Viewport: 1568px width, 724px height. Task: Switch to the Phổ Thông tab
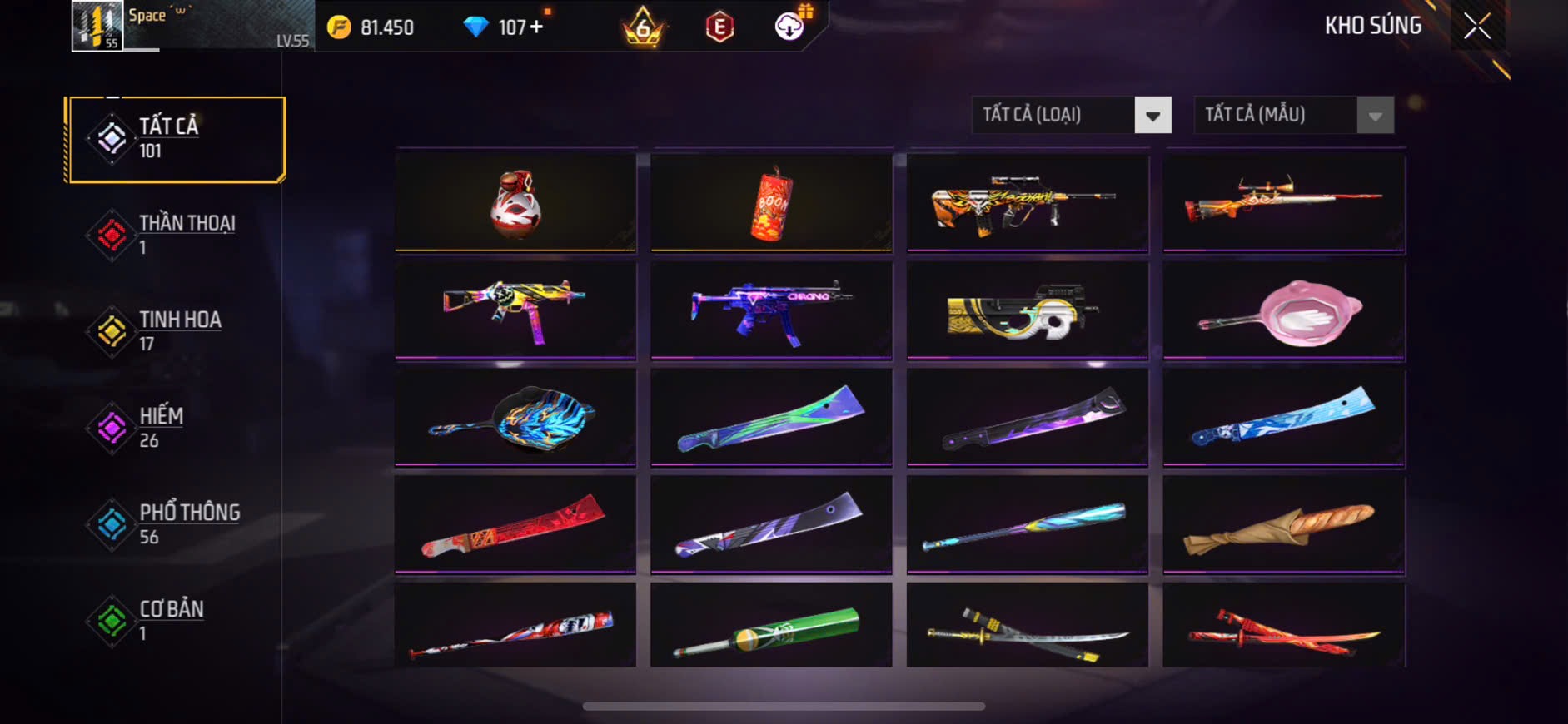pos(177,524)
